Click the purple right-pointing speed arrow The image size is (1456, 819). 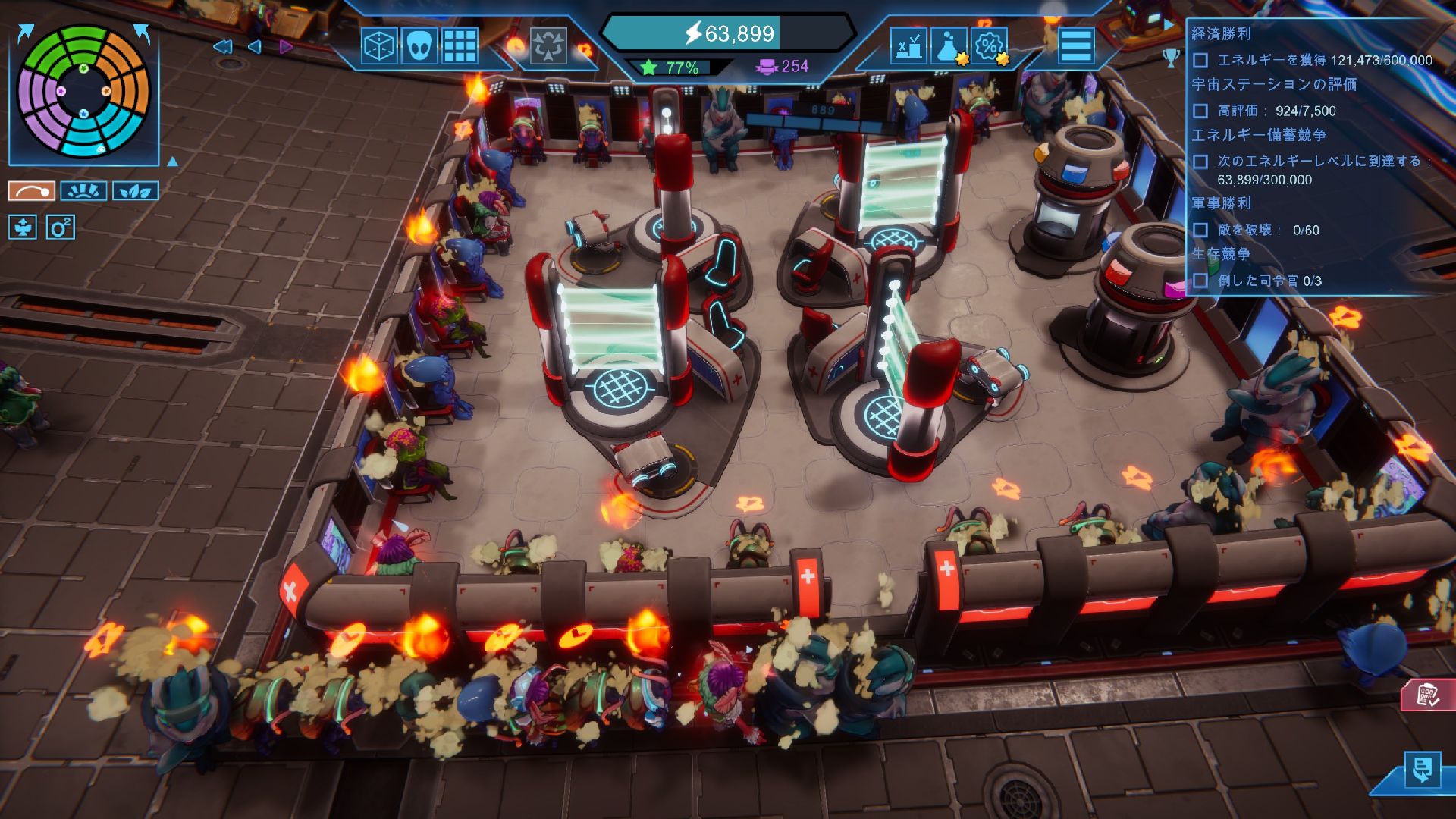click(286, 47)
